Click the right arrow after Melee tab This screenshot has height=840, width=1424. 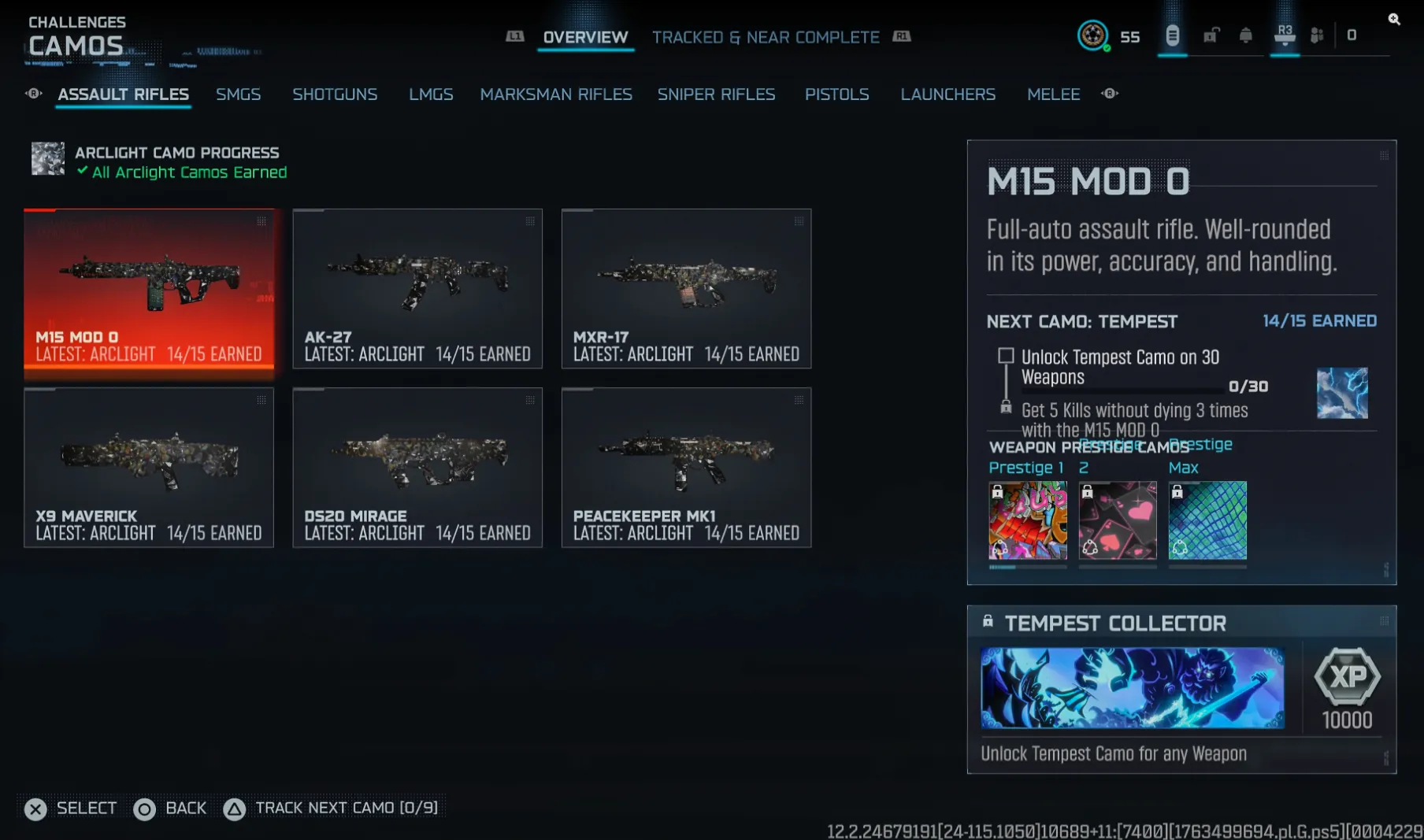click(x=1110, y=94)
